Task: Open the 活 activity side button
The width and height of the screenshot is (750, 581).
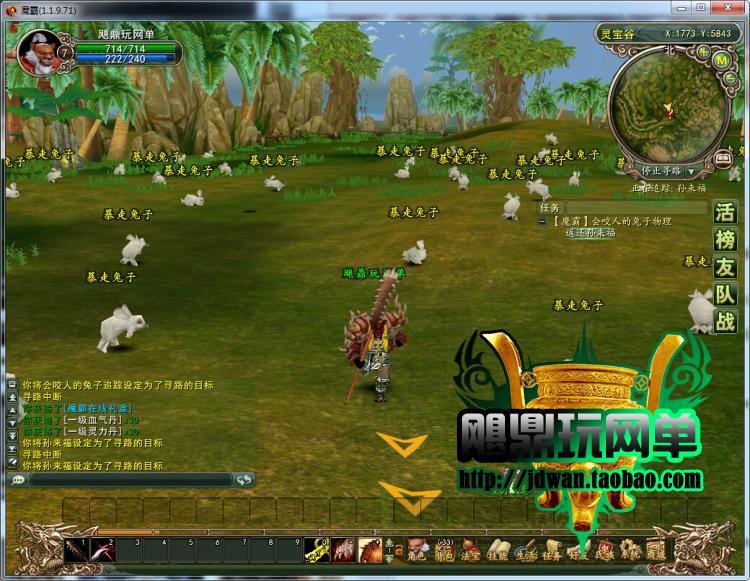Action: (725, 213)
